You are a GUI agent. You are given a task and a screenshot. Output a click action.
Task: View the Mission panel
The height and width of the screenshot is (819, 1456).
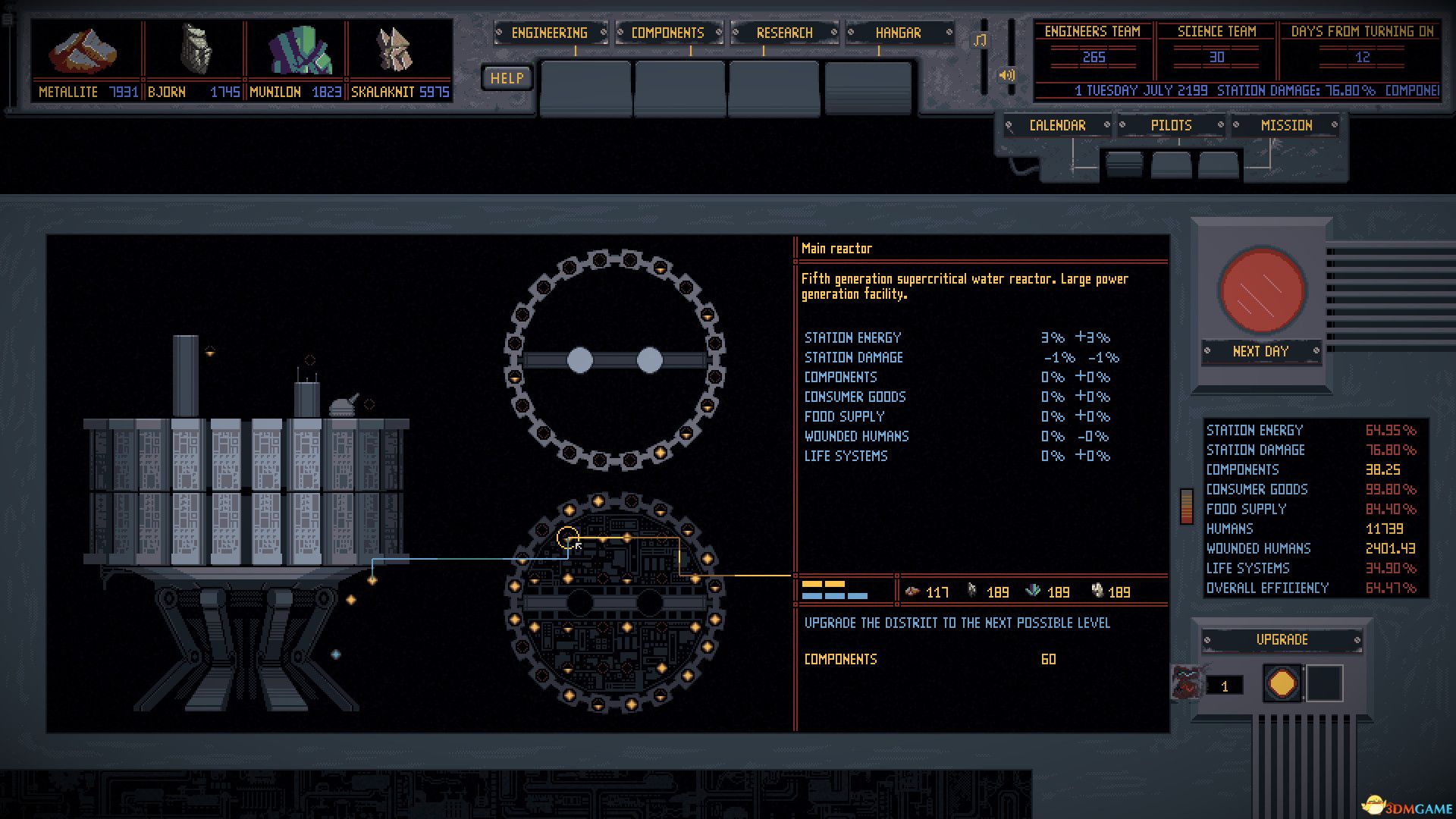pos(1286,125)
